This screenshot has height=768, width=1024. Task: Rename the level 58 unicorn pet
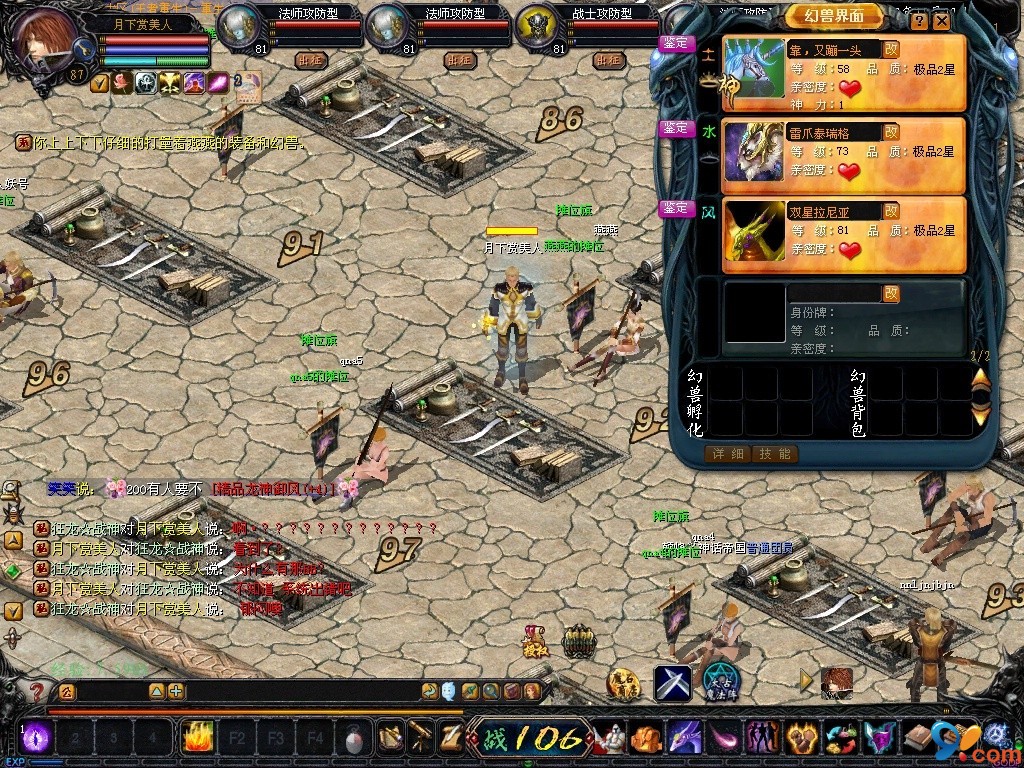(891, 49)
